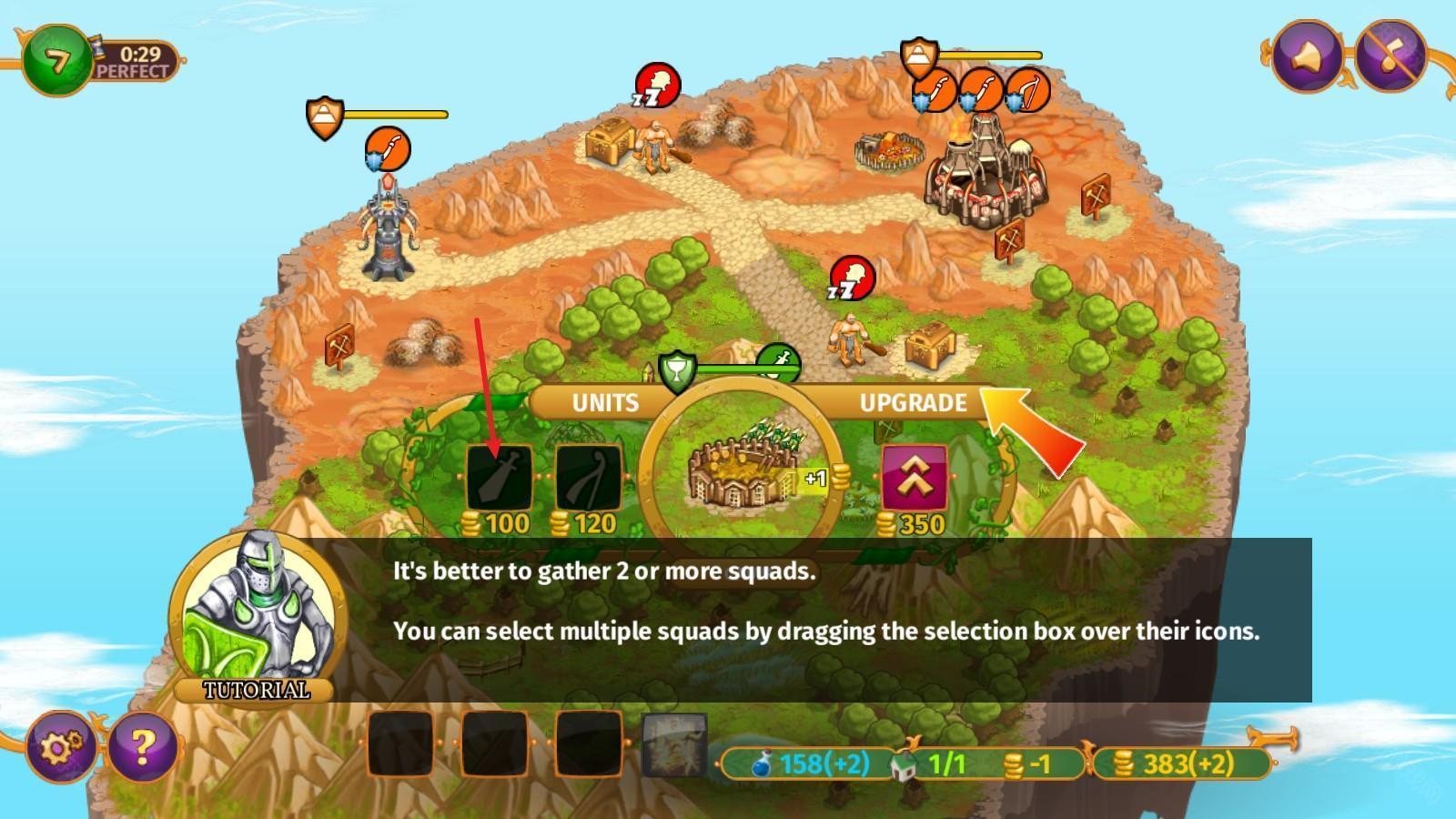Select the grey spell slot in bottom bar
This screenshot has height=819, width=1456.
pyautogui.click(x=674, y=745)
